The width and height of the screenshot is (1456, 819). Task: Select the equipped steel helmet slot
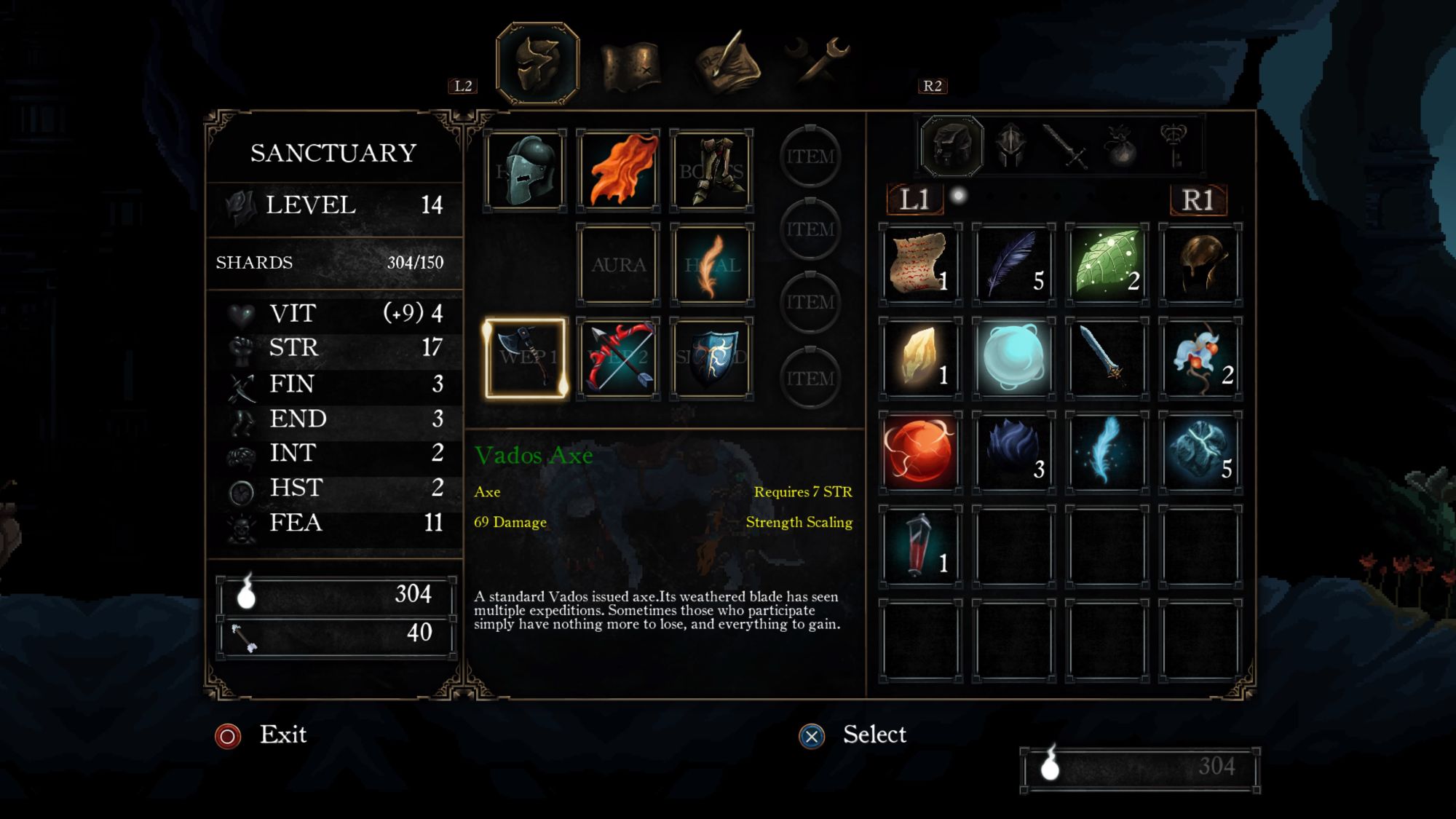click(x=525, y=172)
